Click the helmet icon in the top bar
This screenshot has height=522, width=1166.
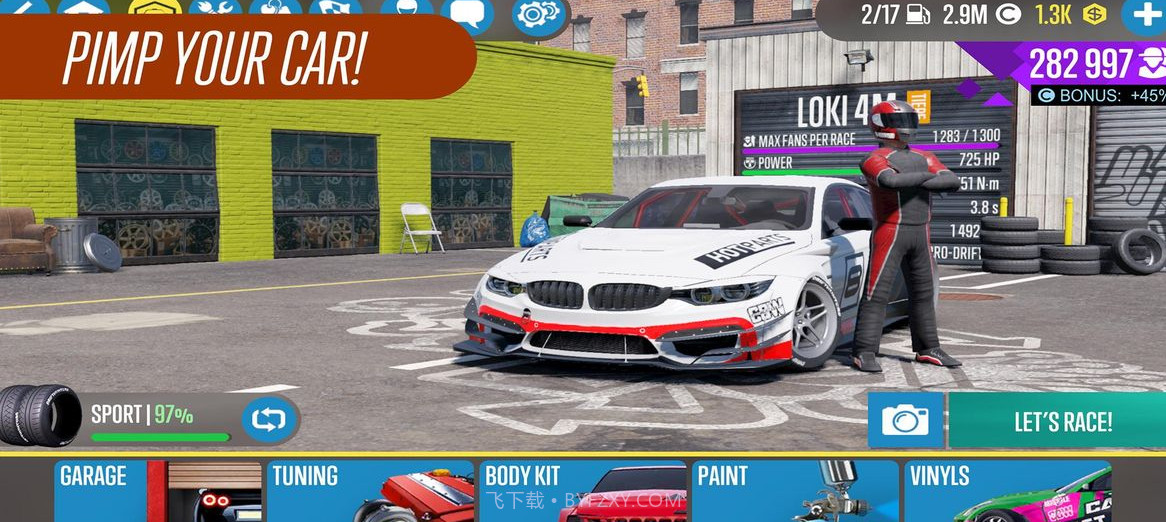click(407, 8)
